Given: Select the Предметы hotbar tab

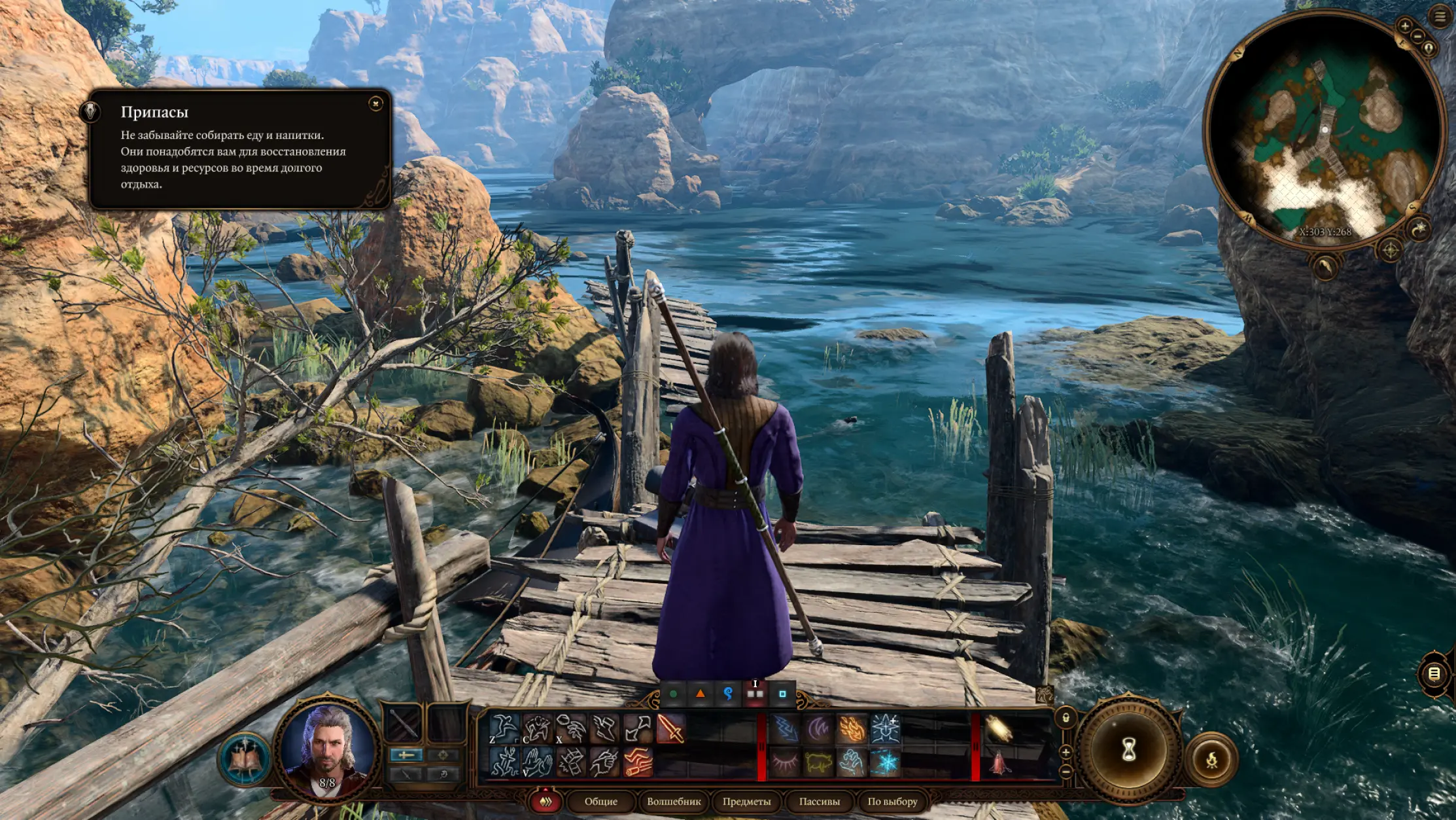Looking at the screenshot, I should click(746, 801).
